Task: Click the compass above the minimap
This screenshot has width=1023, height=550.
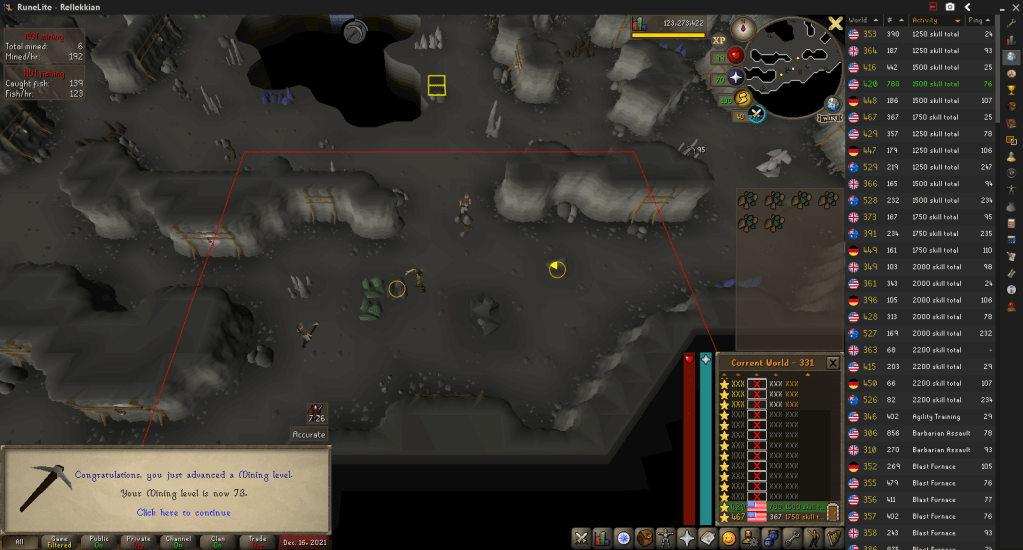Action: (743, 27)
